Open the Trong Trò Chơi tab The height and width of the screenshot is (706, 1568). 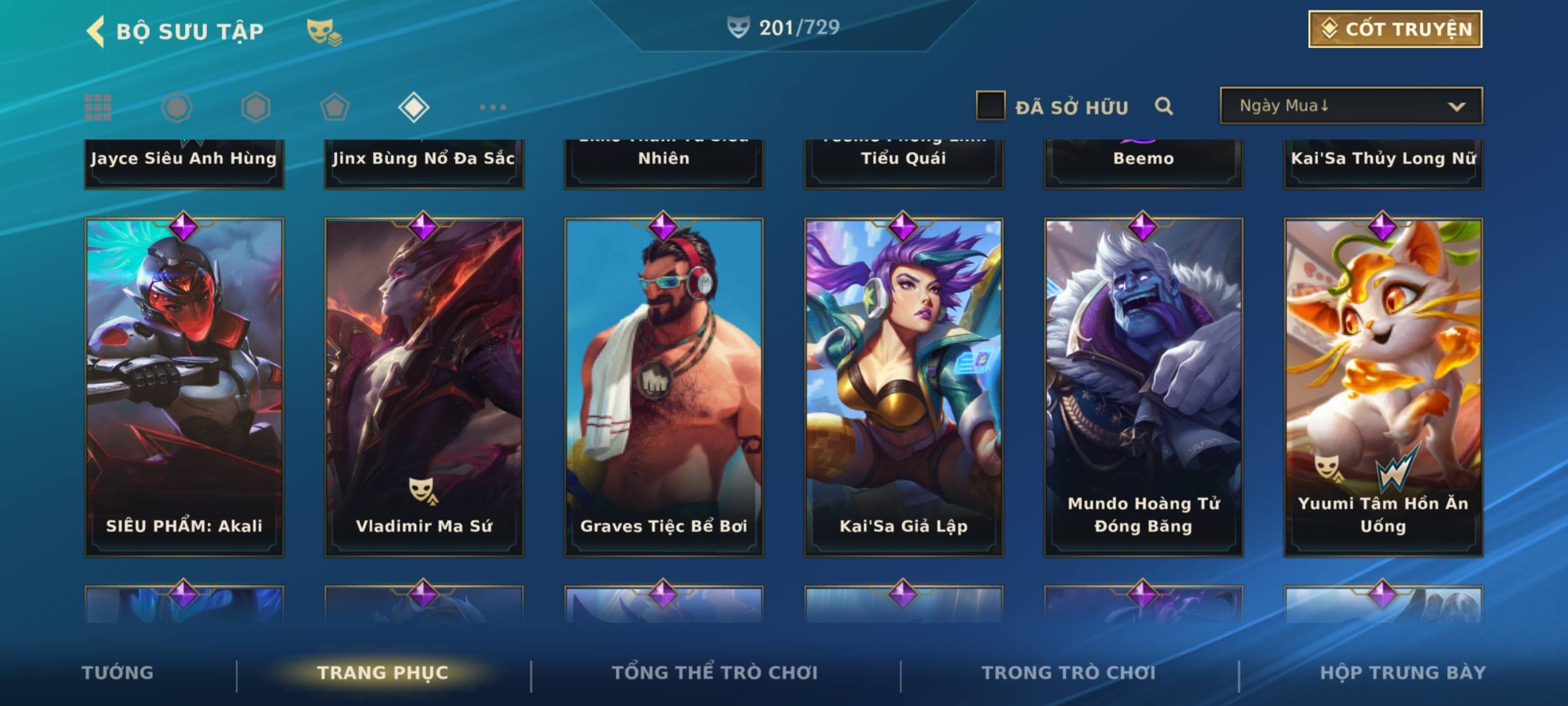click(1069, 673)
